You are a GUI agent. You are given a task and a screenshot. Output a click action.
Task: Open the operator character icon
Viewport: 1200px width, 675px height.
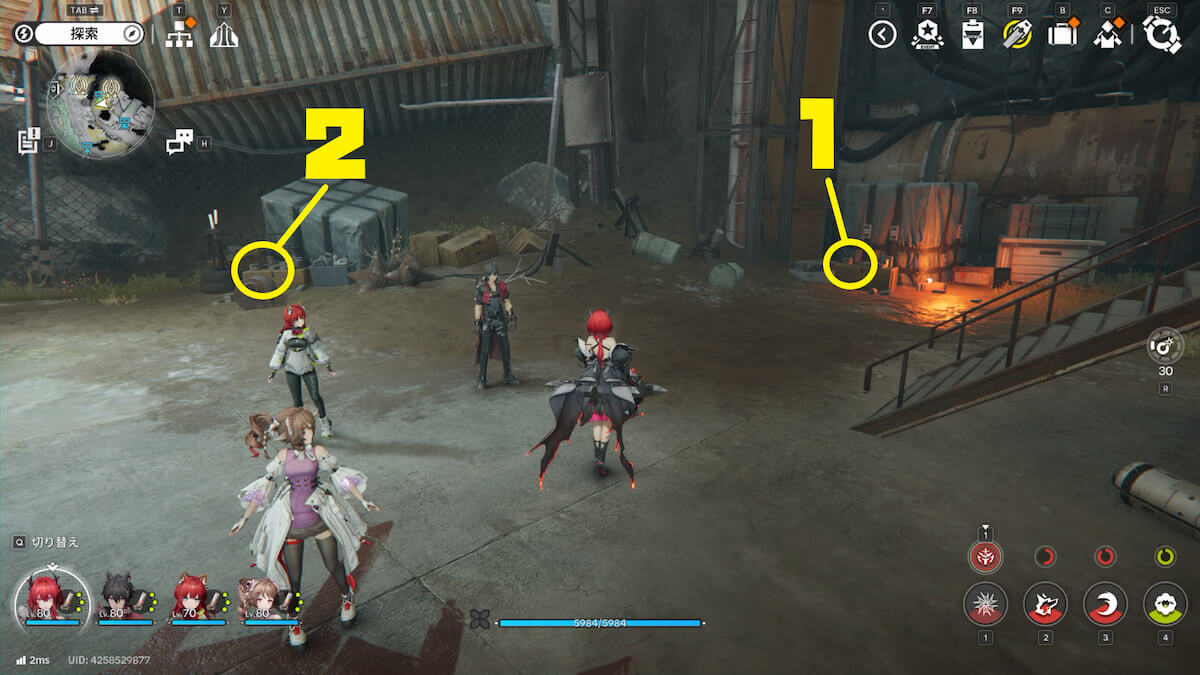click(x=1107, y=35)
